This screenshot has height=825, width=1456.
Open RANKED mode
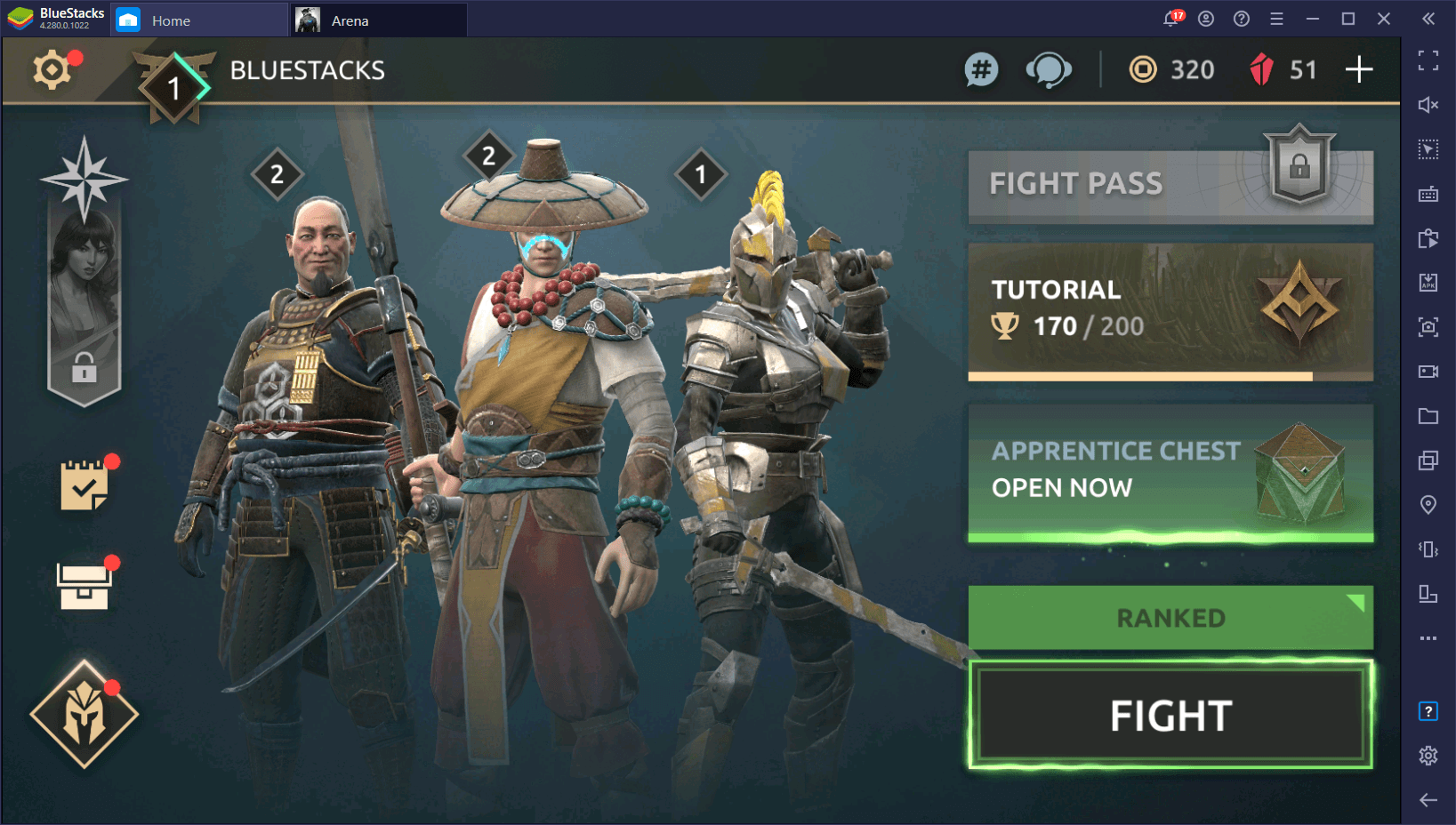(x=1170, y=617)
